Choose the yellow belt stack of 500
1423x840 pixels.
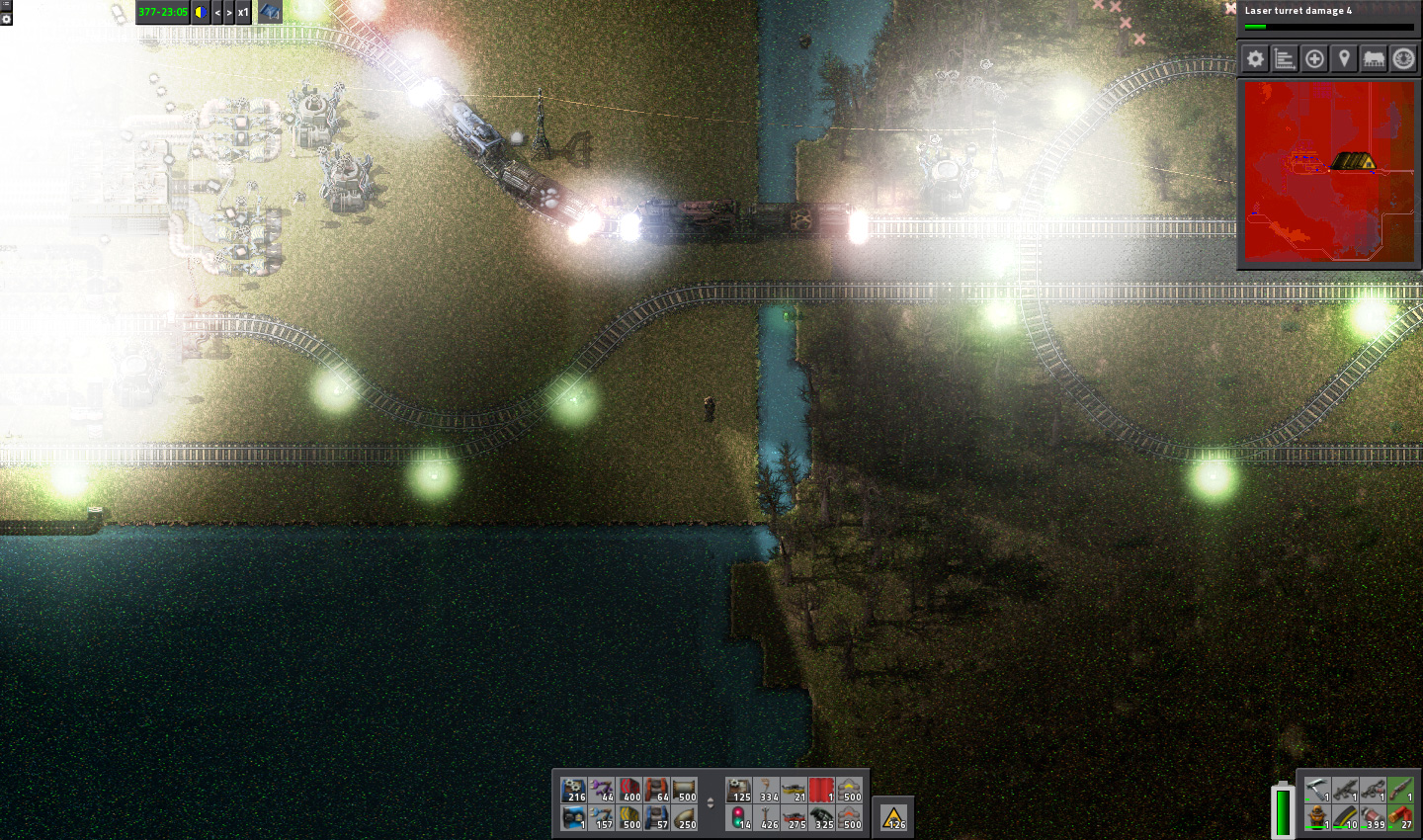629,817
